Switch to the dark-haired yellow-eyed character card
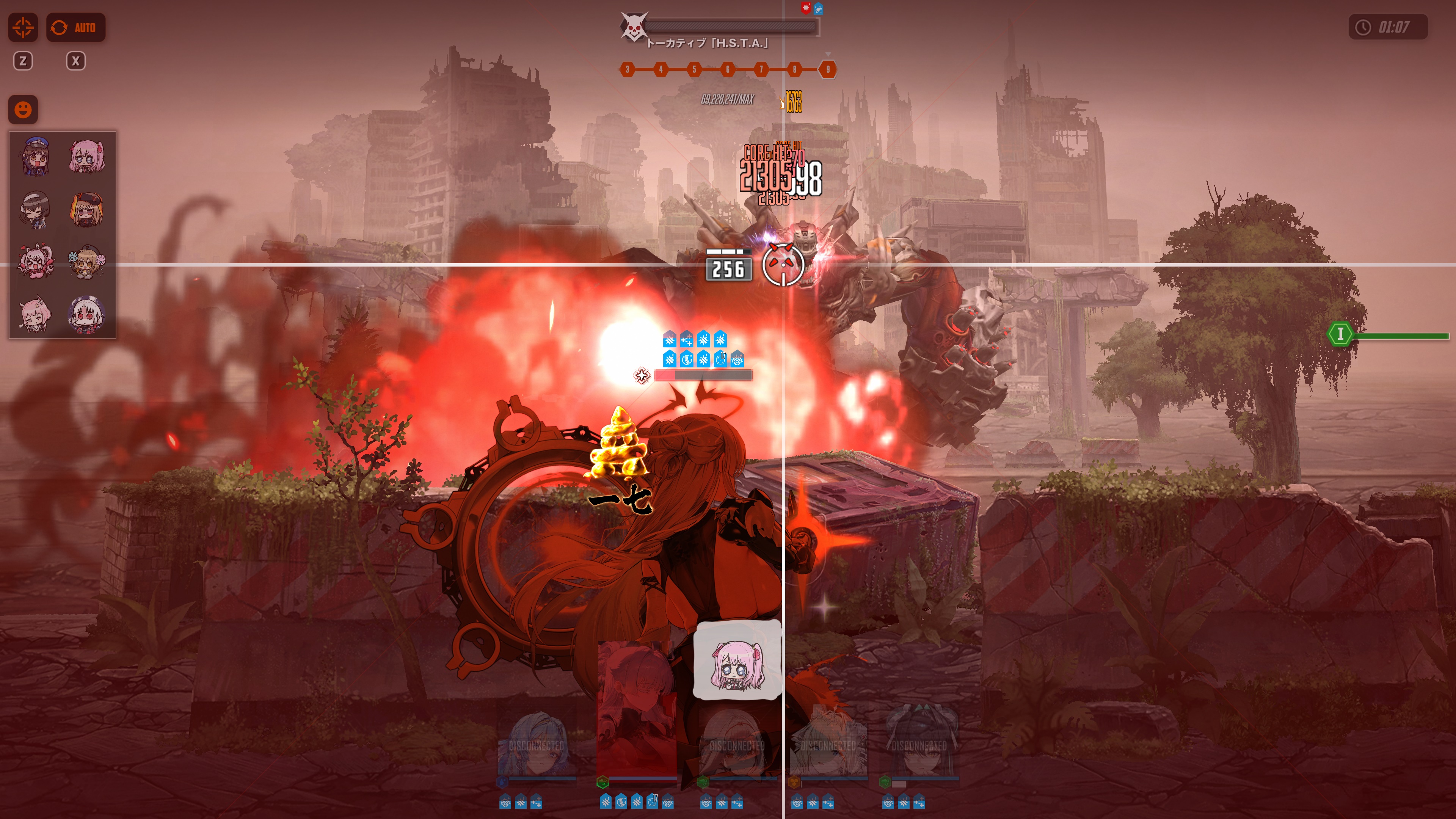Viewport: 1456px width, 819px height. pos(919,743)
